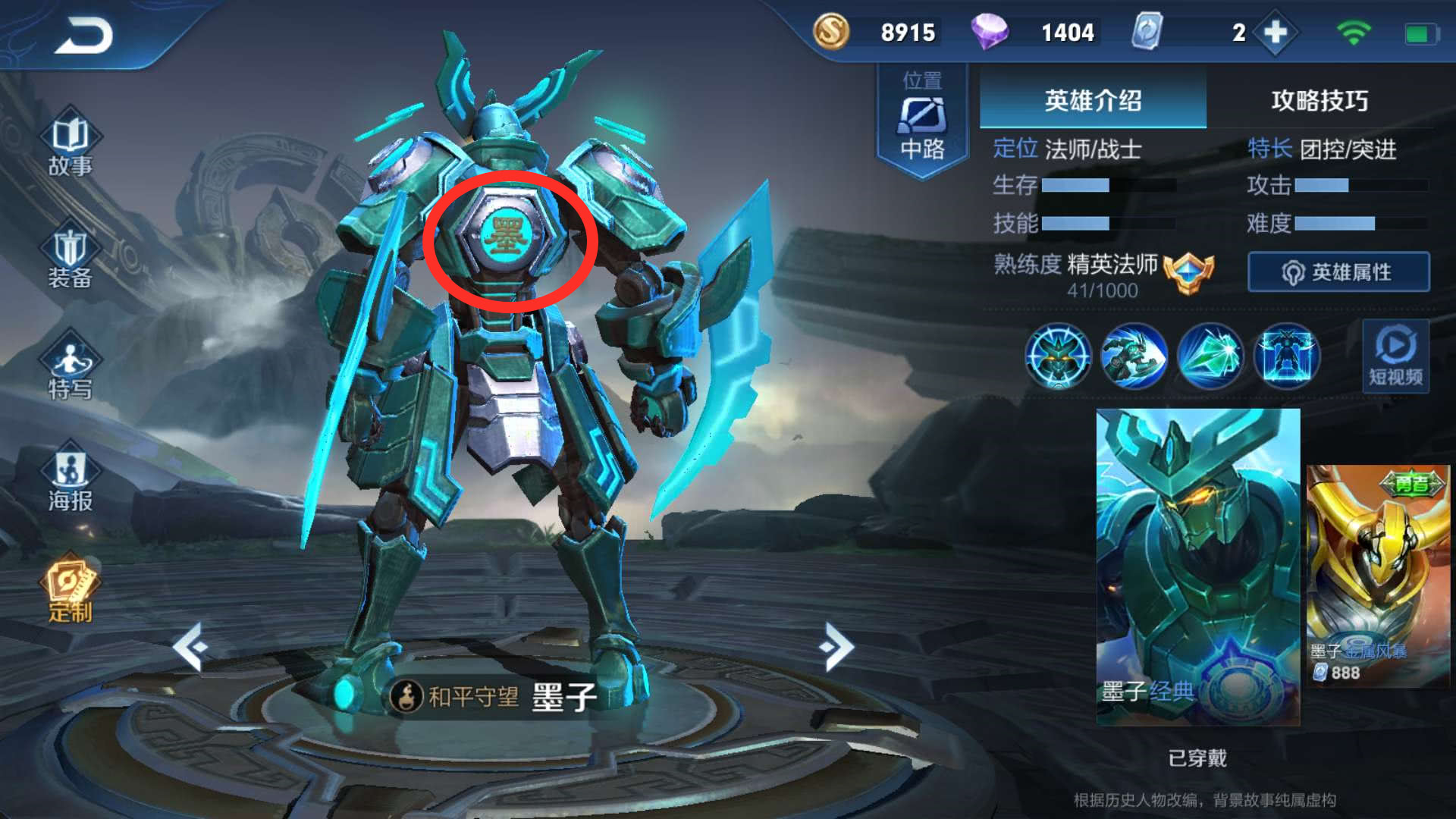Show the next hero with right arrow

click(x=836, y=647)
